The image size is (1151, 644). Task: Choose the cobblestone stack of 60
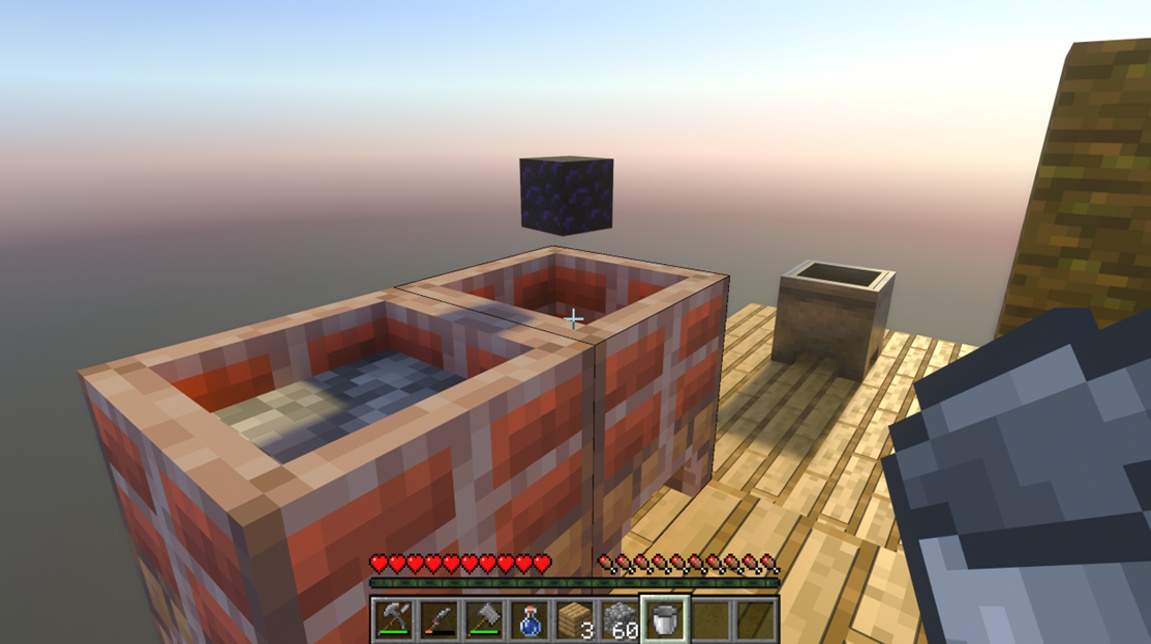tap(621, 619)
